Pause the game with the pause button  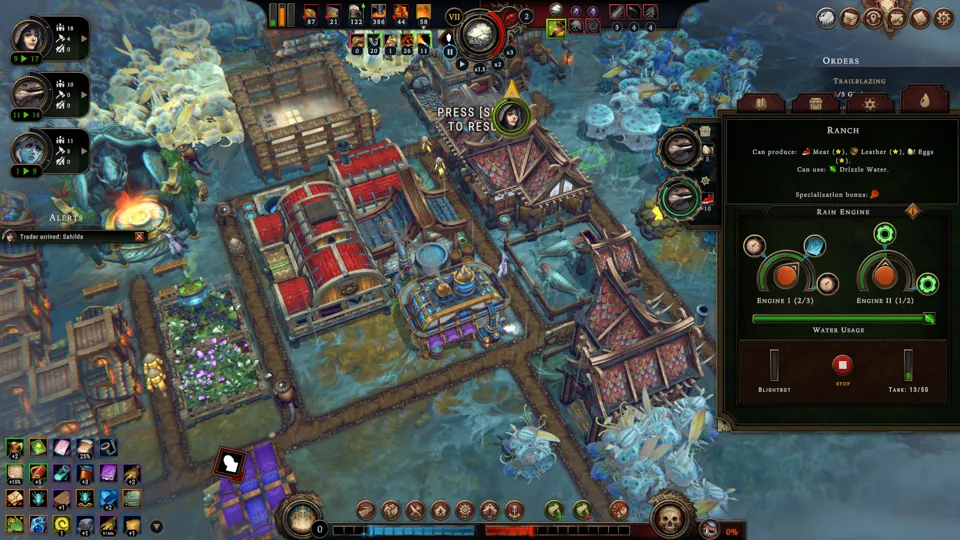(x=450, y=52)
